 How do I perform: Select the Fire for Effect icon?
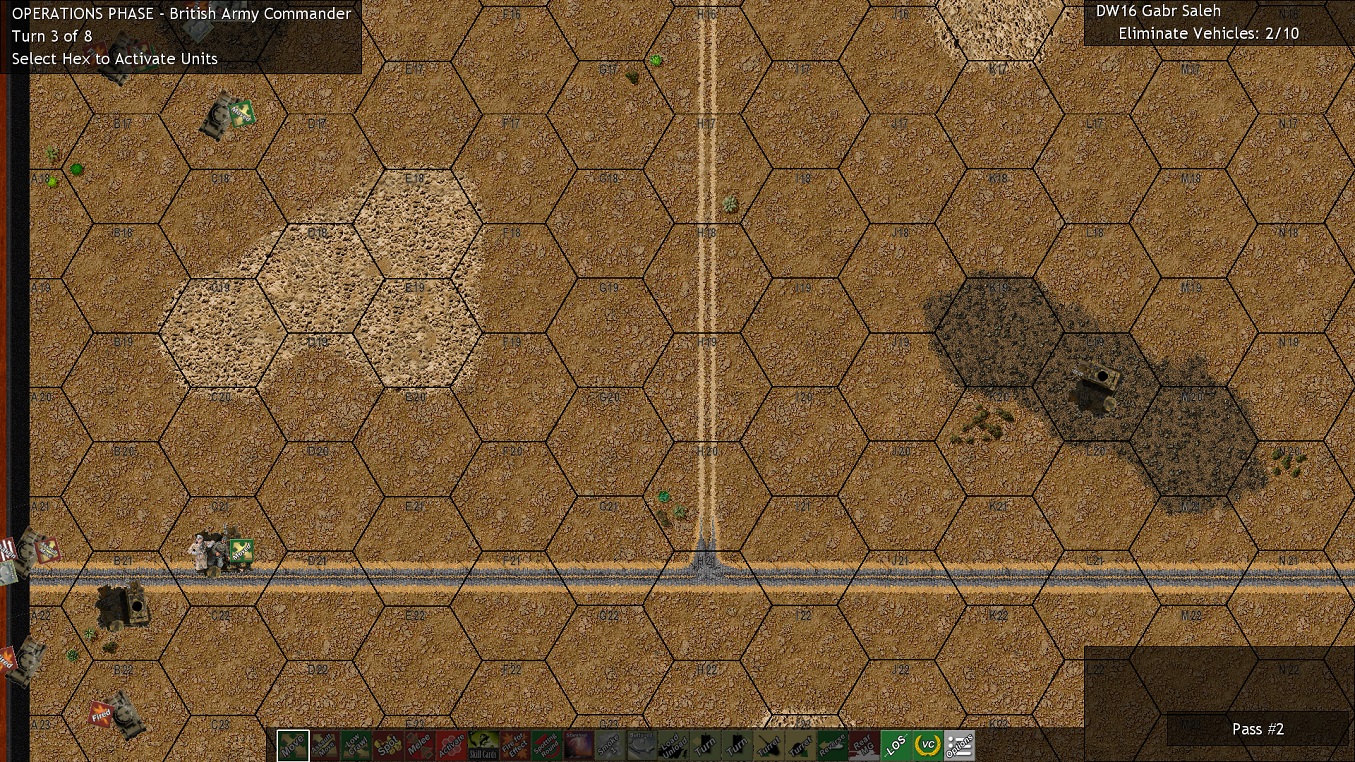point(516,745)
